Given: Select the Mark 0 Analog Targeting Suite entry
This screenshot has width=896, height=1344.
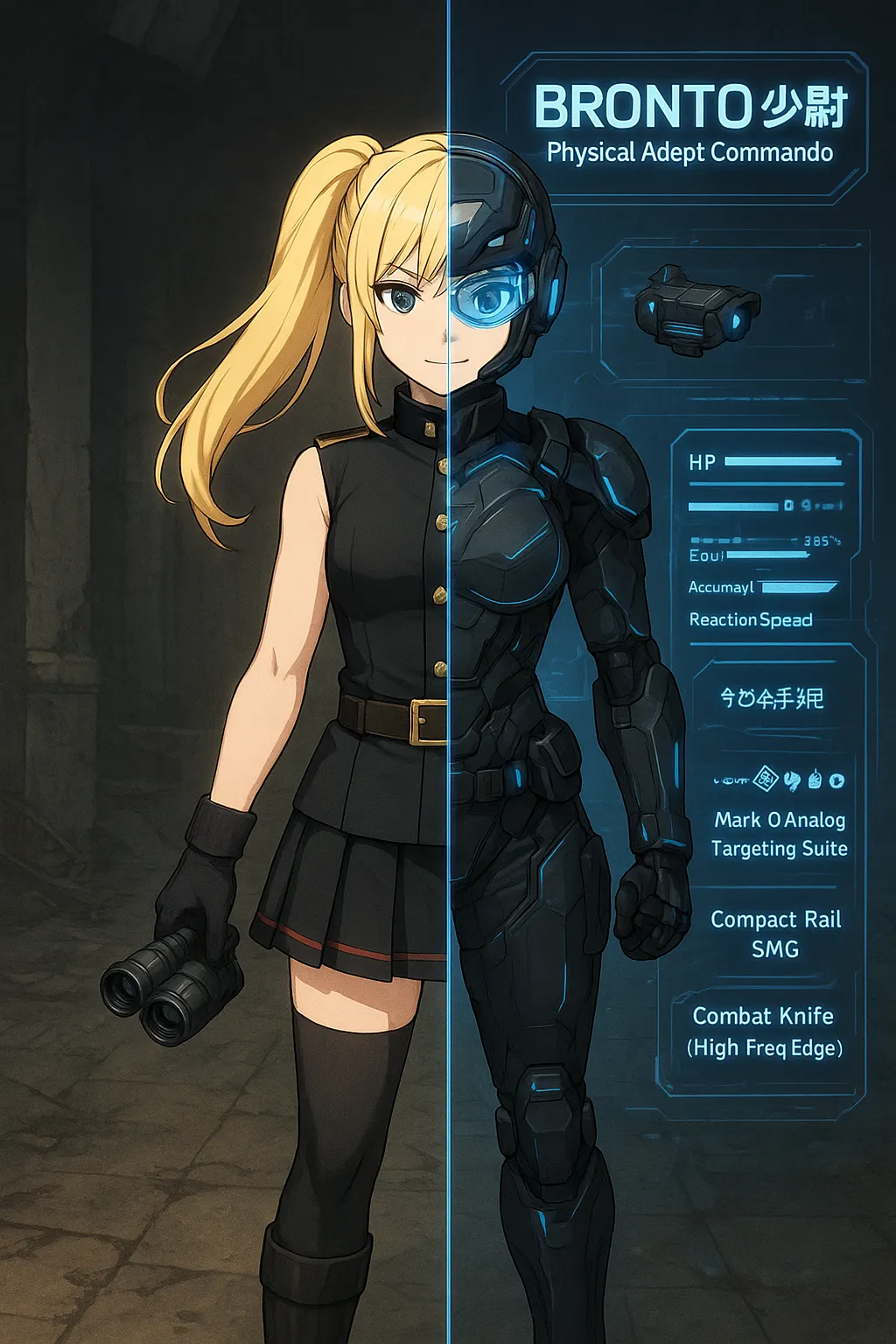Looking at the screenshot, I should (779, 834).
